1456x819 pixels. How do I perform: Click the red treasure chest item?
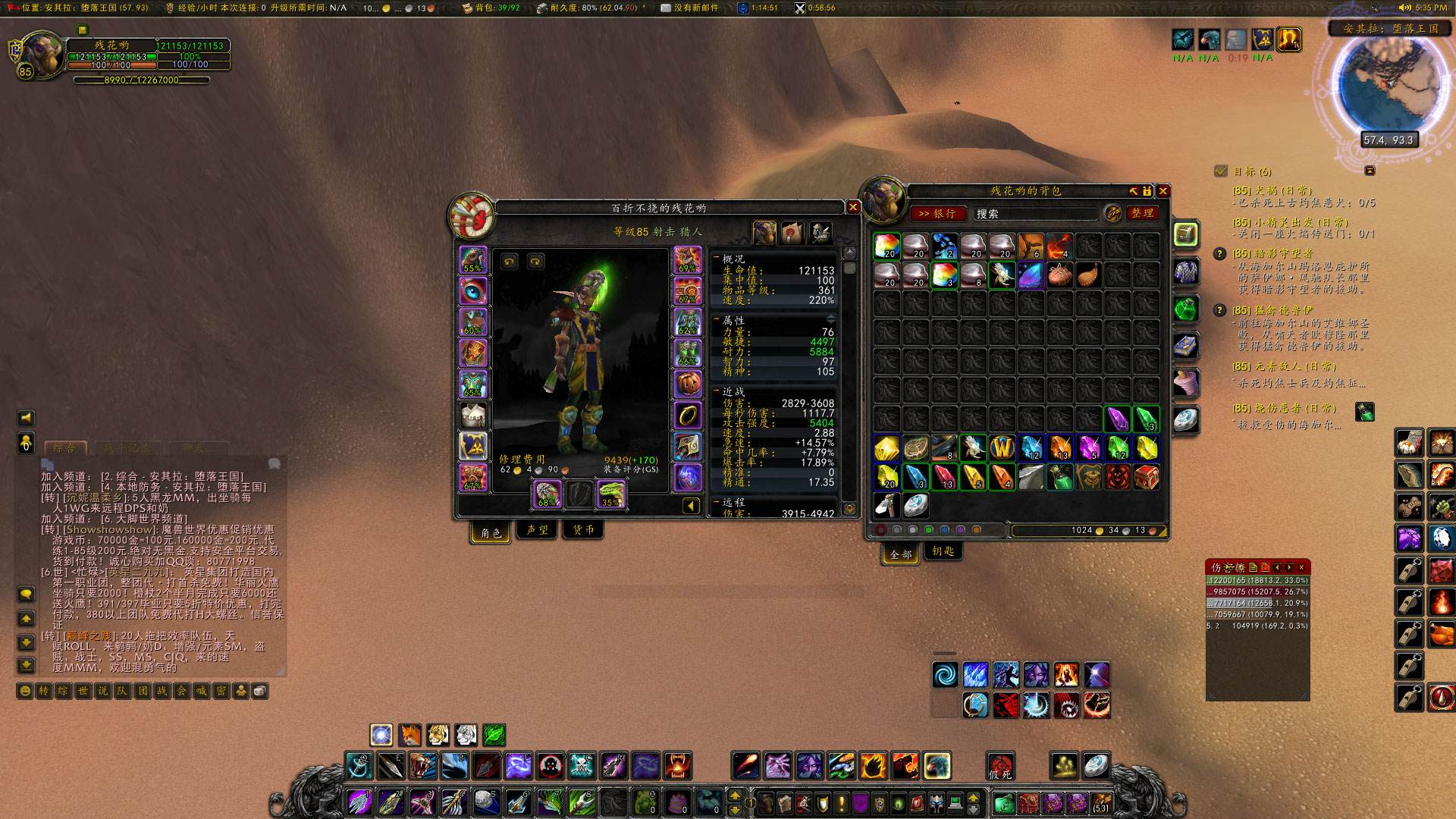(1146, 477)
